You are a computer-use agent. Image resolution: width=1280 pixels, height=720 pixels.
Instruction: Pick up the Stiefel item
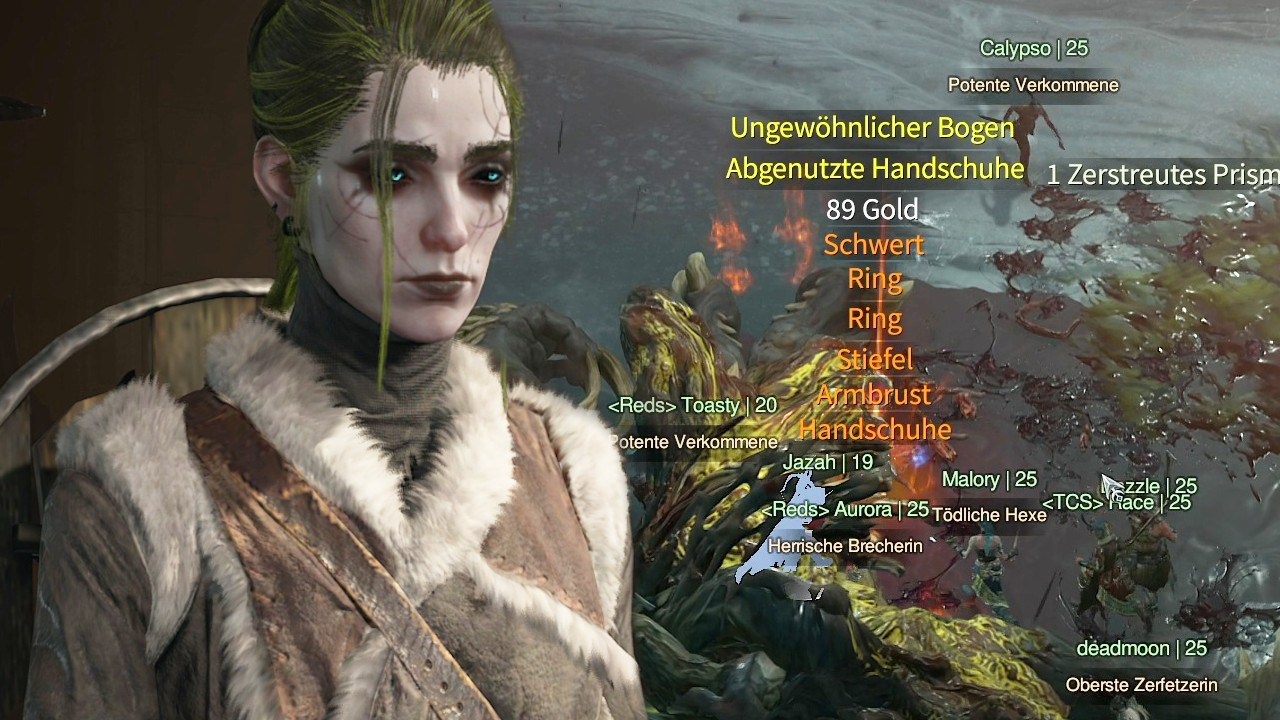(x=874, y=358)
